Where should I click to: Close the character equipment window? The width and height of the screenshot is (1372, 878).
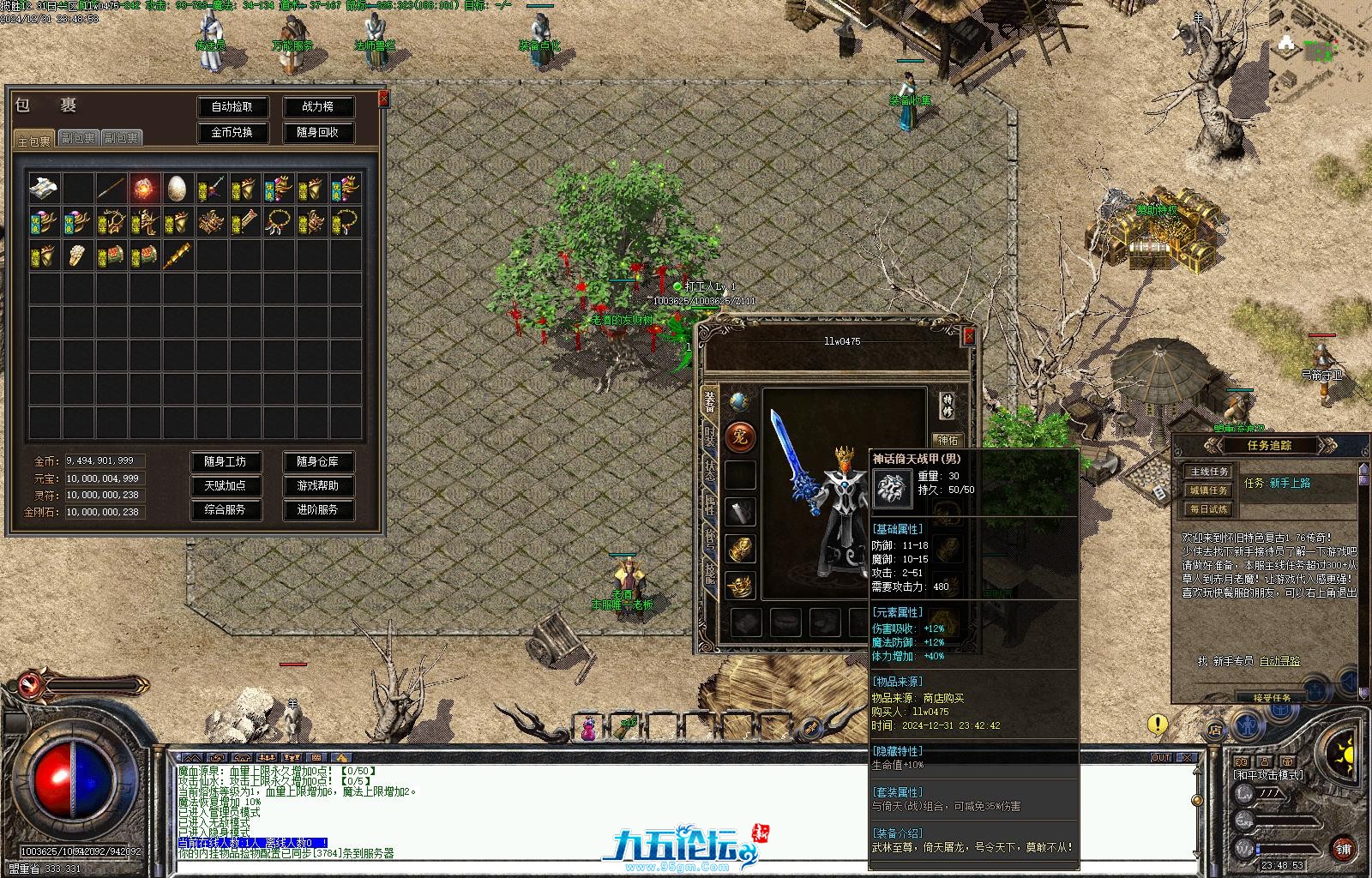point(969,337)
